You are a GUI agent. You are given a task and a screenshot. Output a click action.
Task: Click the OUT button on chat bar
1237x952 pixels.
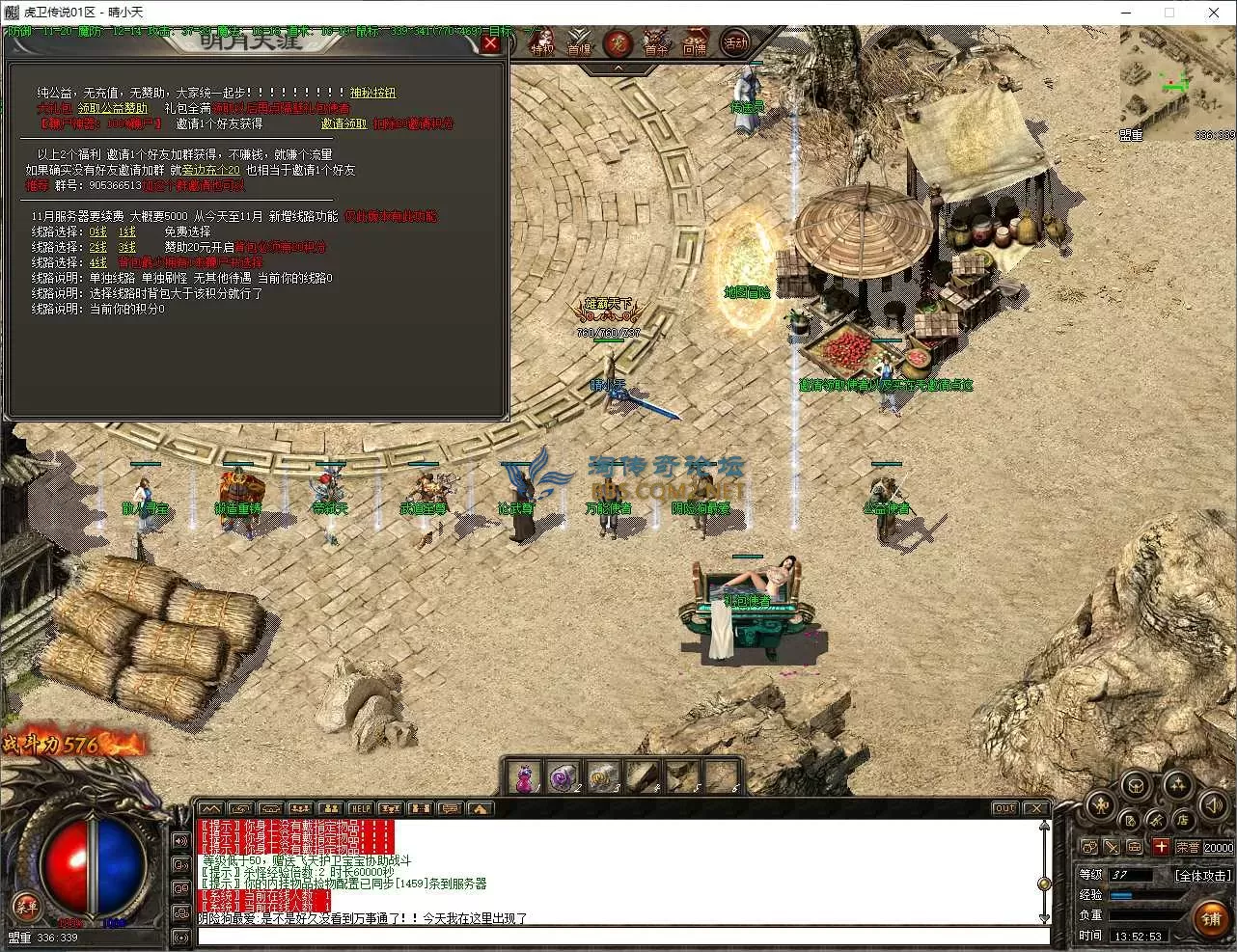[x=1004, y=808]
